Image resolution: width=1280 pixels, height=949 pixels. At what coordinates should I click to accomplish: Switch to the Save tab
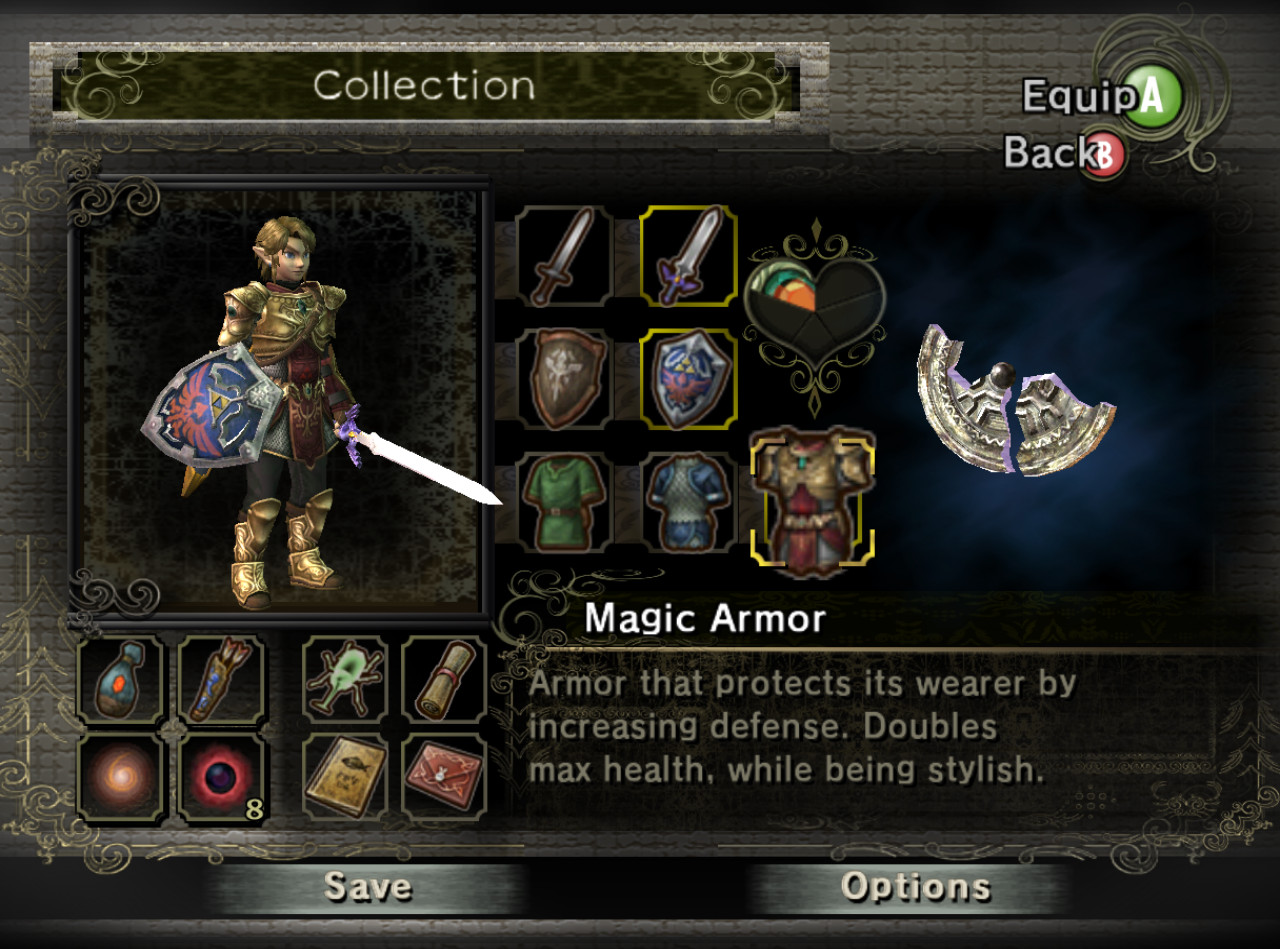369,886
